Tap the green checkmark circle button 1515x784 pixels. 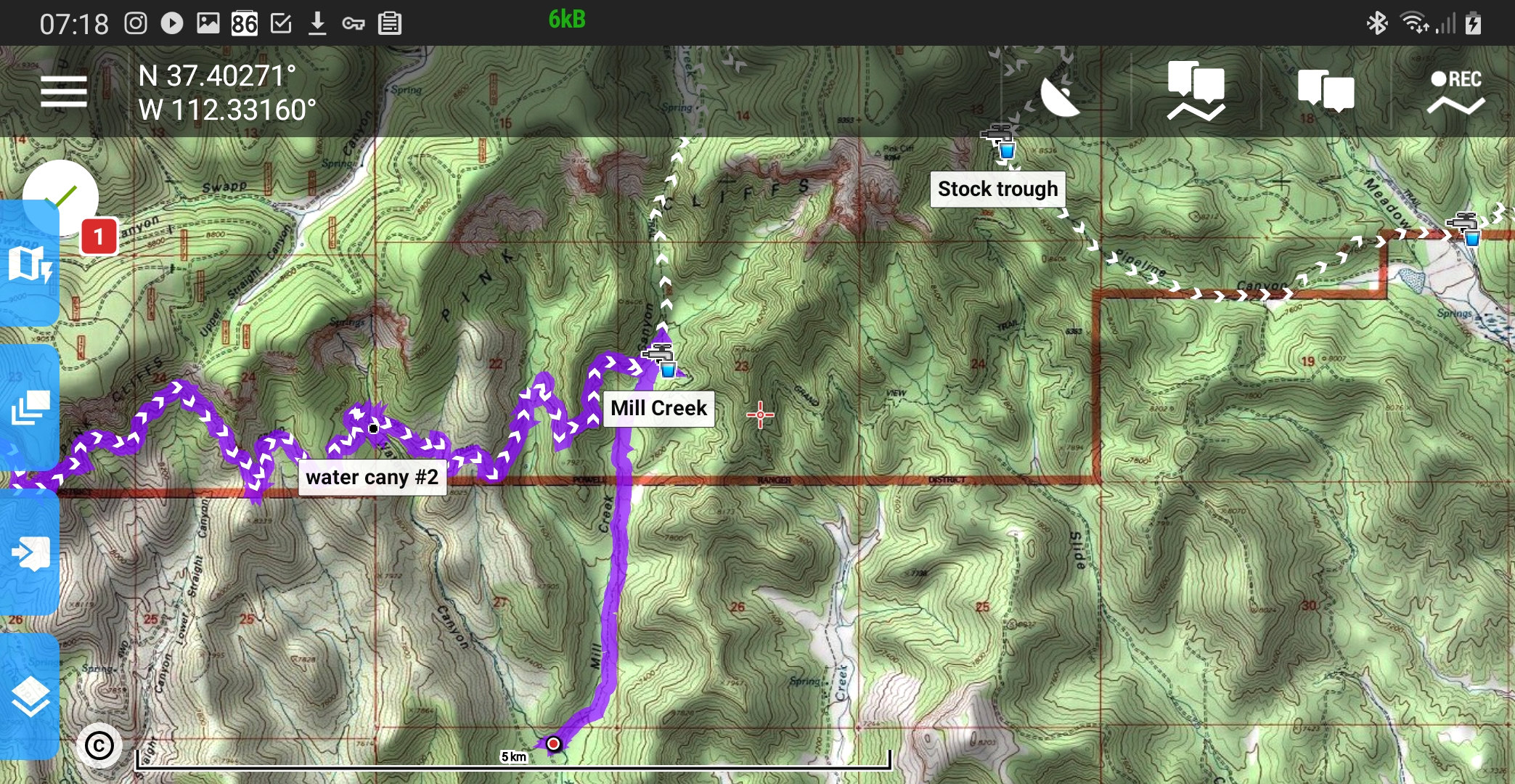point(61,197)
